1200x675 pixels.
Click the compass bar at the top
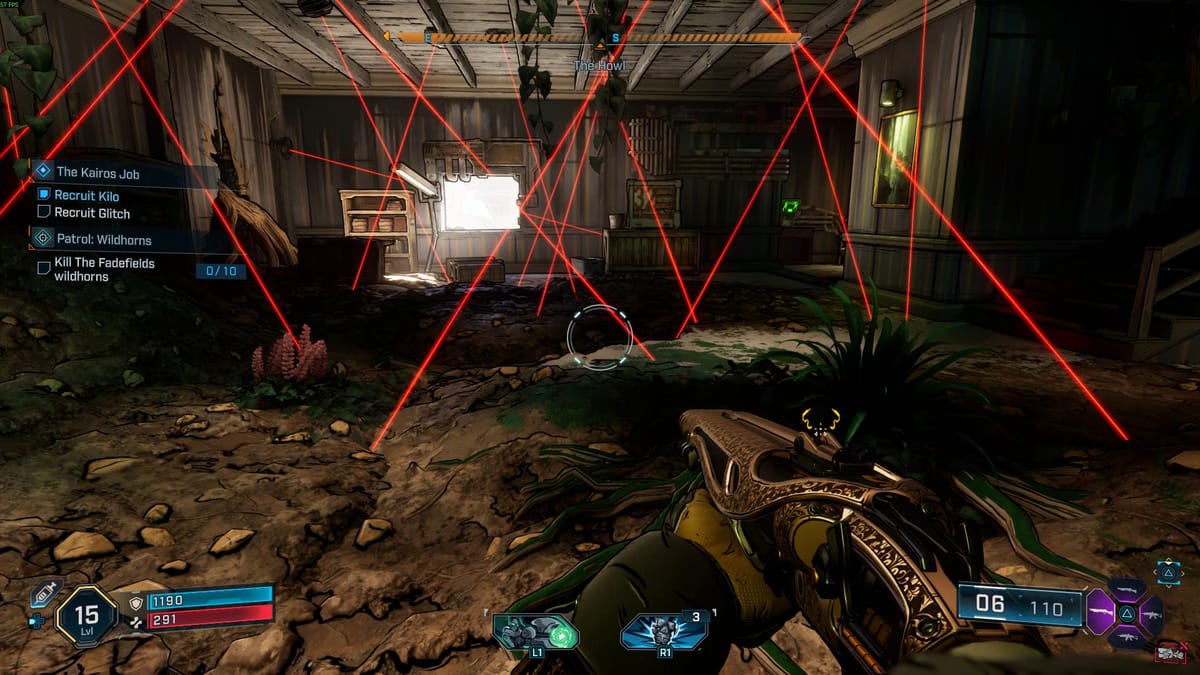tap(600, 38)
